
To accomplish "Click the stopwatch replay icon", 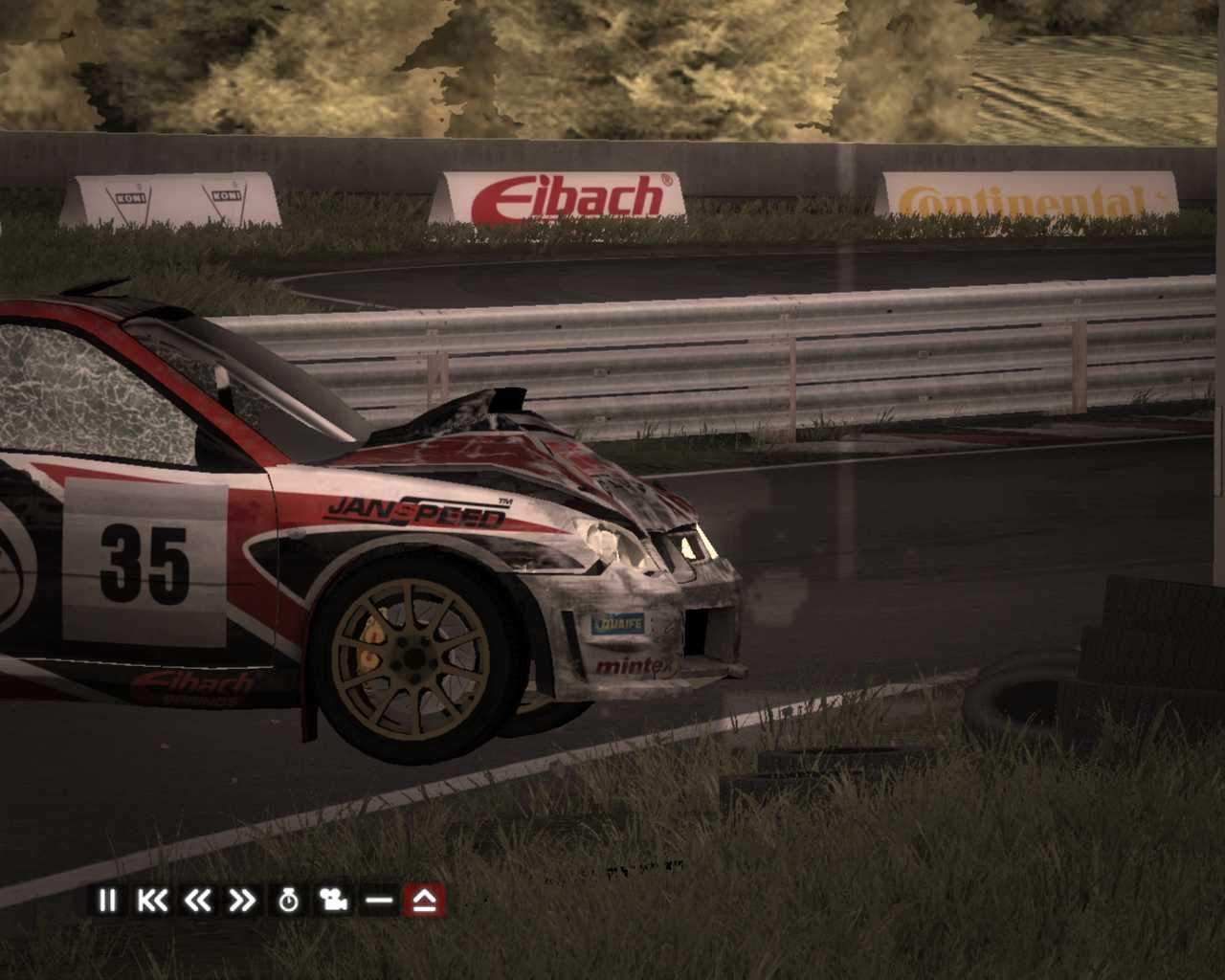I will tap(288, 901).
